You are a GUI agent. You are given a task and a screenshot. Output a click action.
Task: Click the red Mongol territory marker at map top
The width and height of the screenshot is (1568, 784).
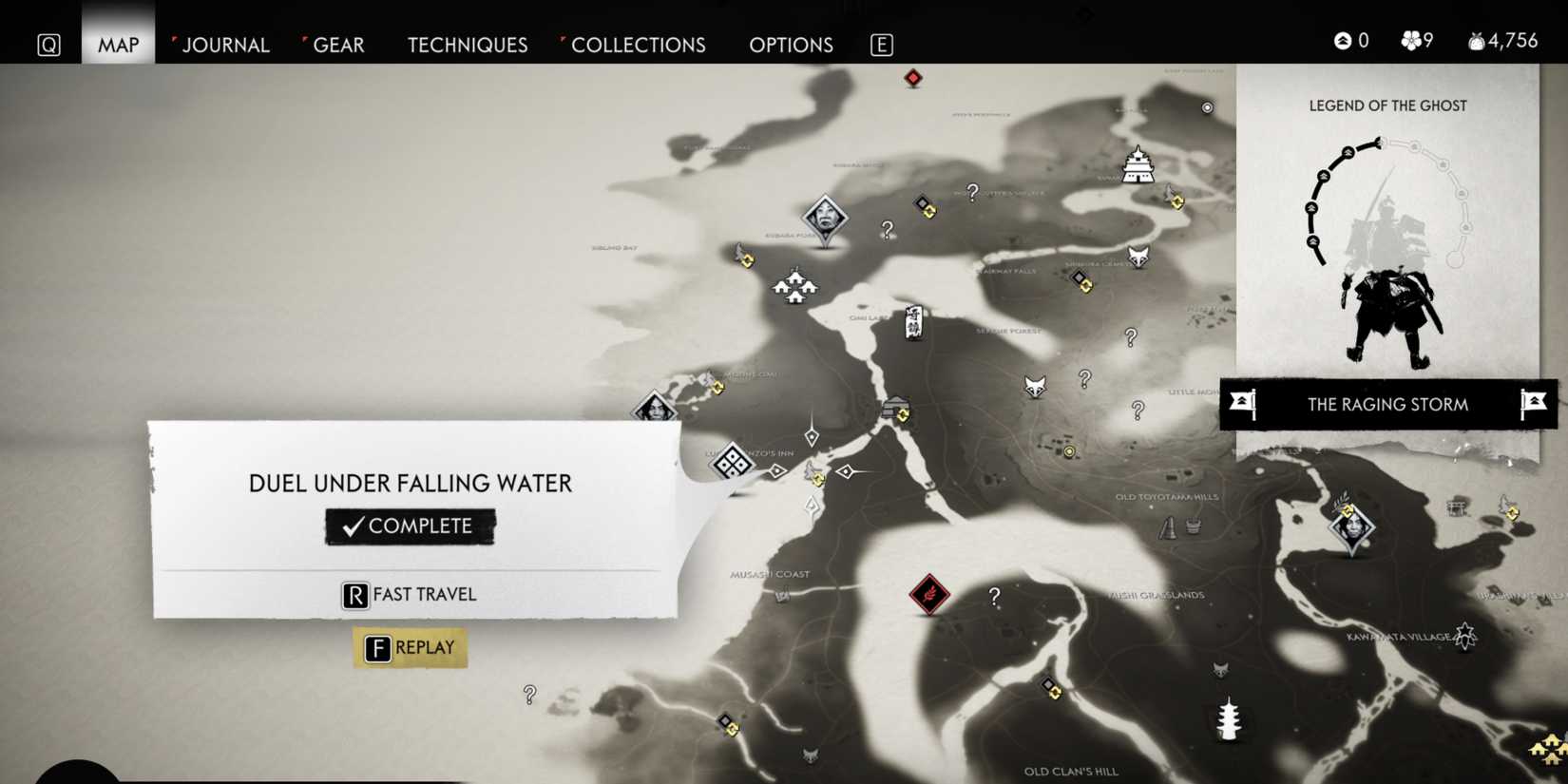click(911, 79)
